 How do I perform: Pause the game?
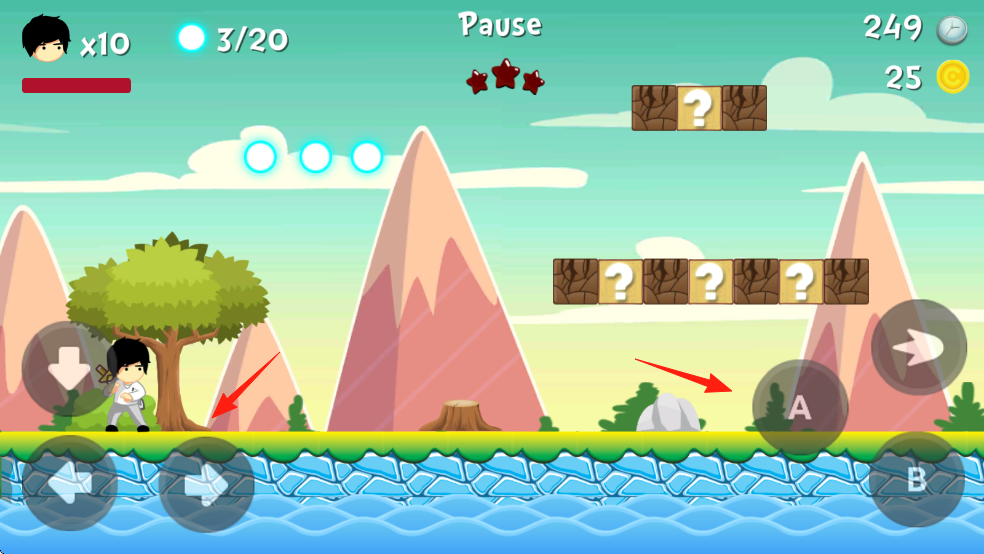500,25
